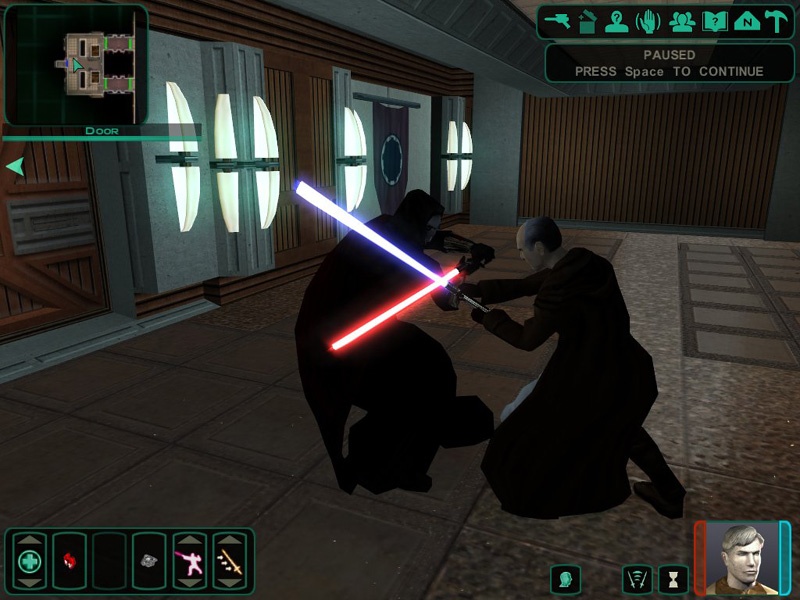Open the area map icon
The image size is (800, 600).
(x=745, y=20)
